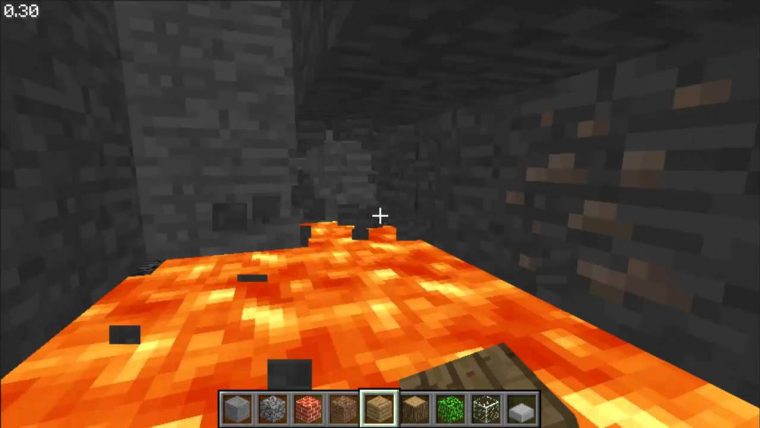Pick the highlighted wooden planks slot
The width and height of the screenshot is (760, 428).
(379, 408)
